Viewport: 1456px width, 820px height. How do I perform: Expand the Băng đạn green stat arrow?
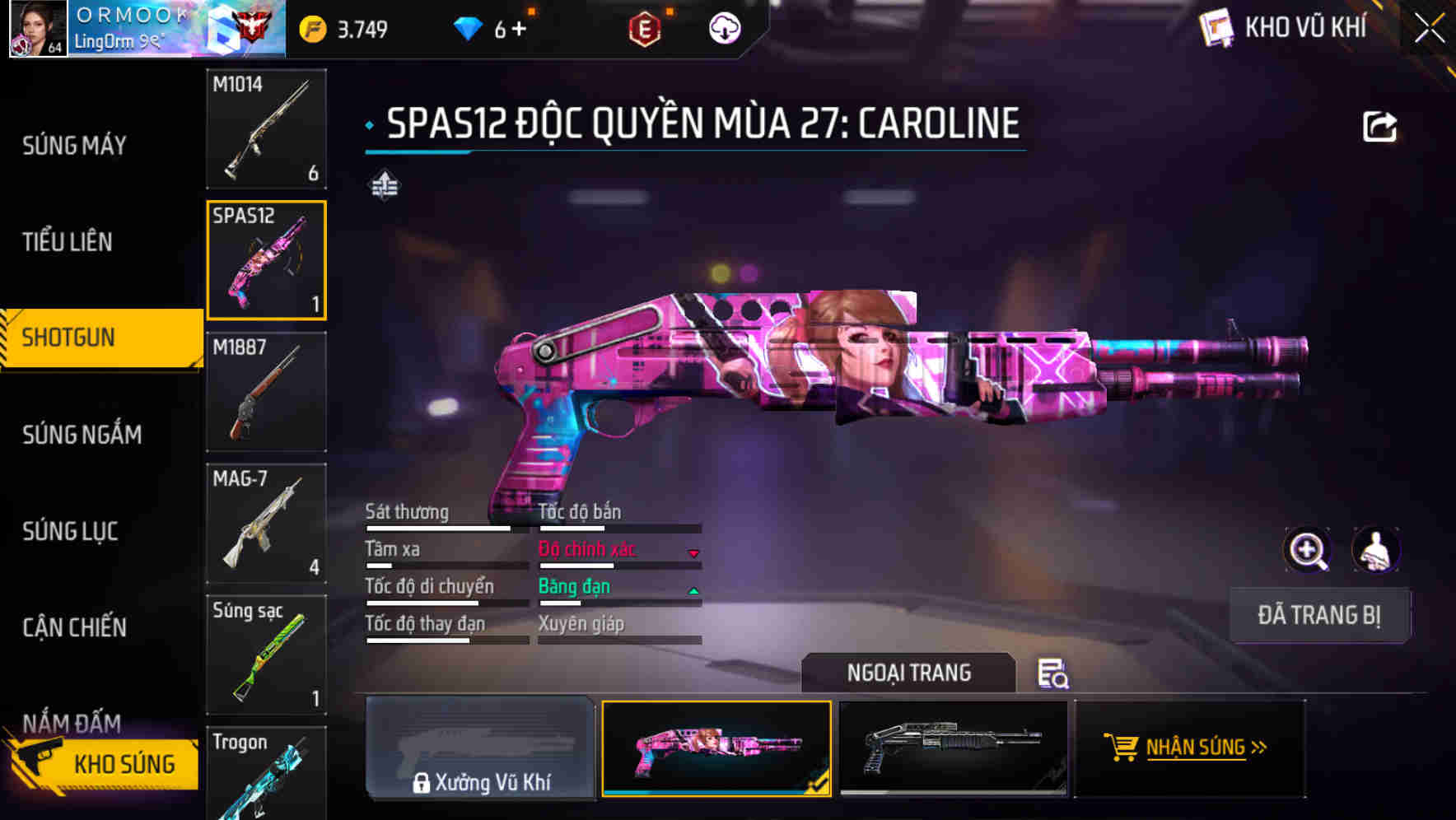[694, 589]
